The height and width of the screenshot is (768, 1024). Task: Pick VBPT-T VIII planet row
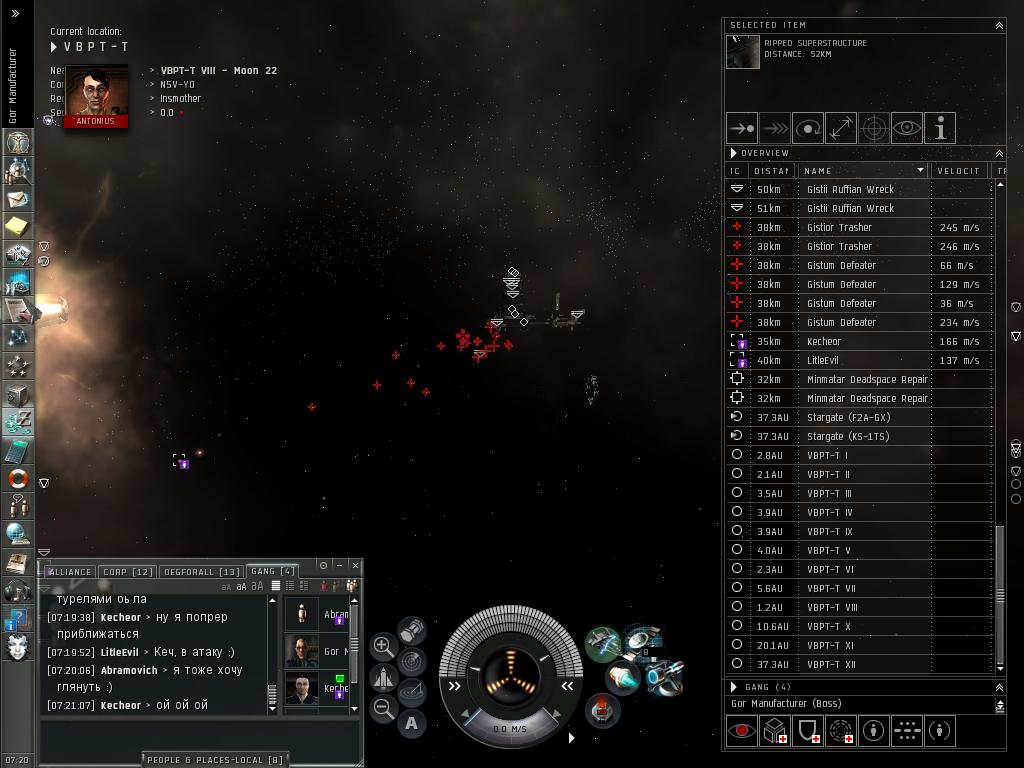832,607
